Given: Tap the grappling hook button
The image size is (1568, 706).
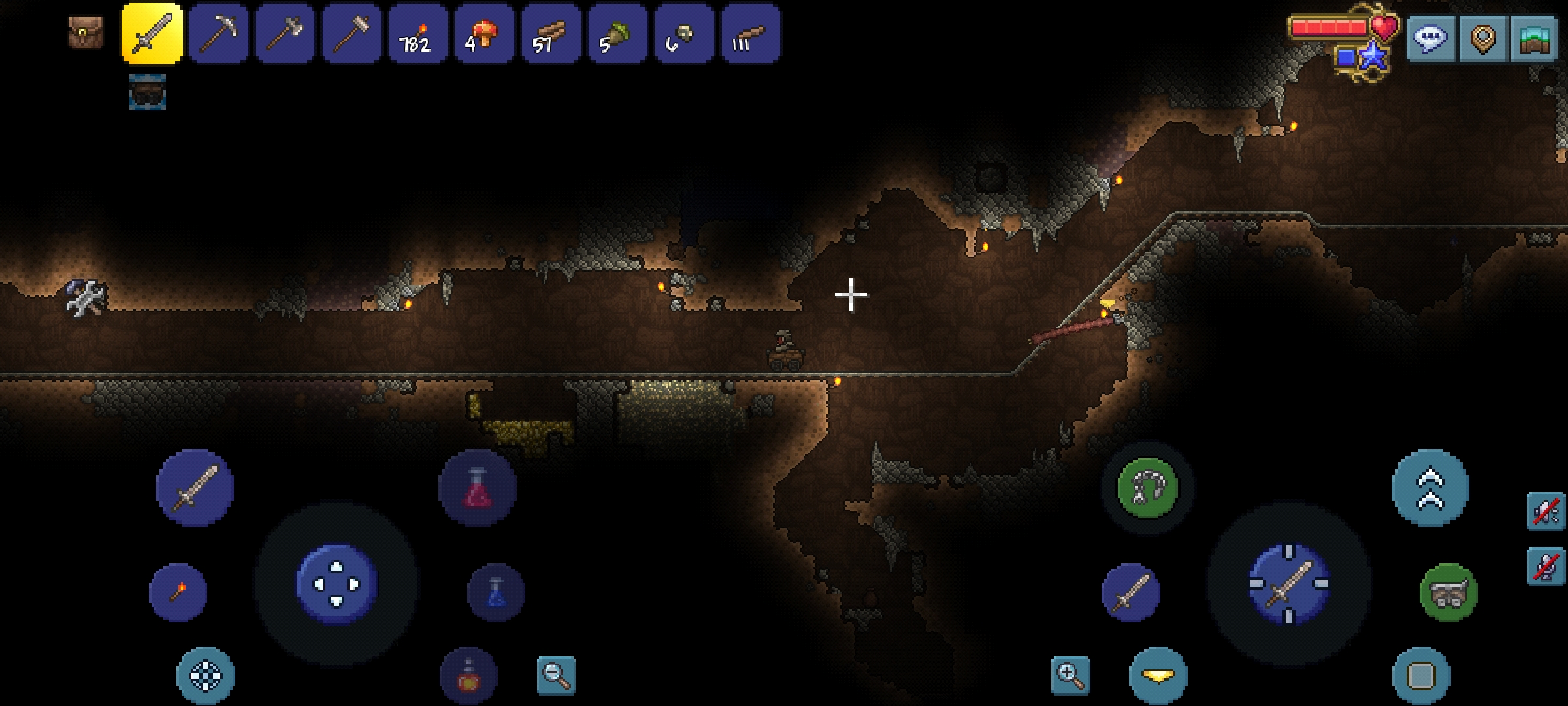Looking at the screenshot, I should tap(1147, 488).
